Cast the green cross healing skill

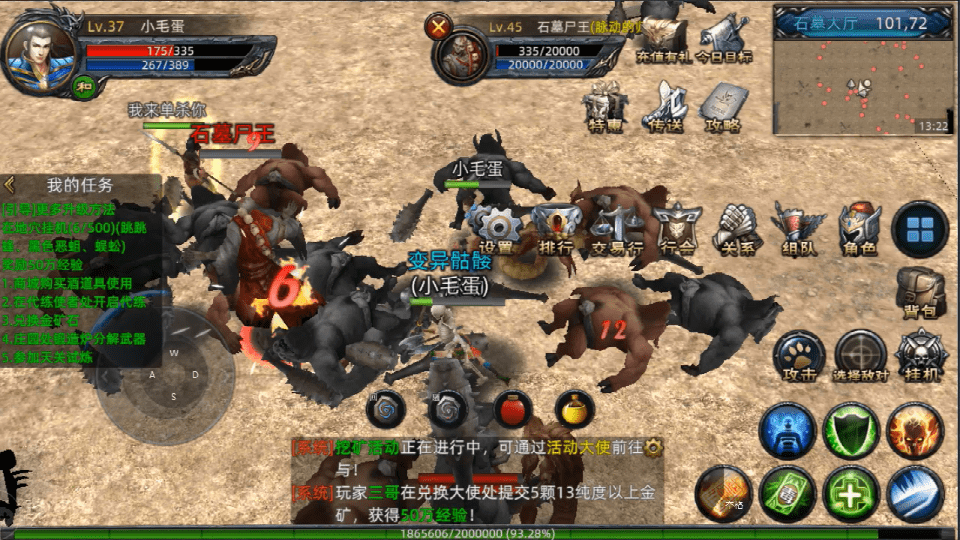coord(851,494)
